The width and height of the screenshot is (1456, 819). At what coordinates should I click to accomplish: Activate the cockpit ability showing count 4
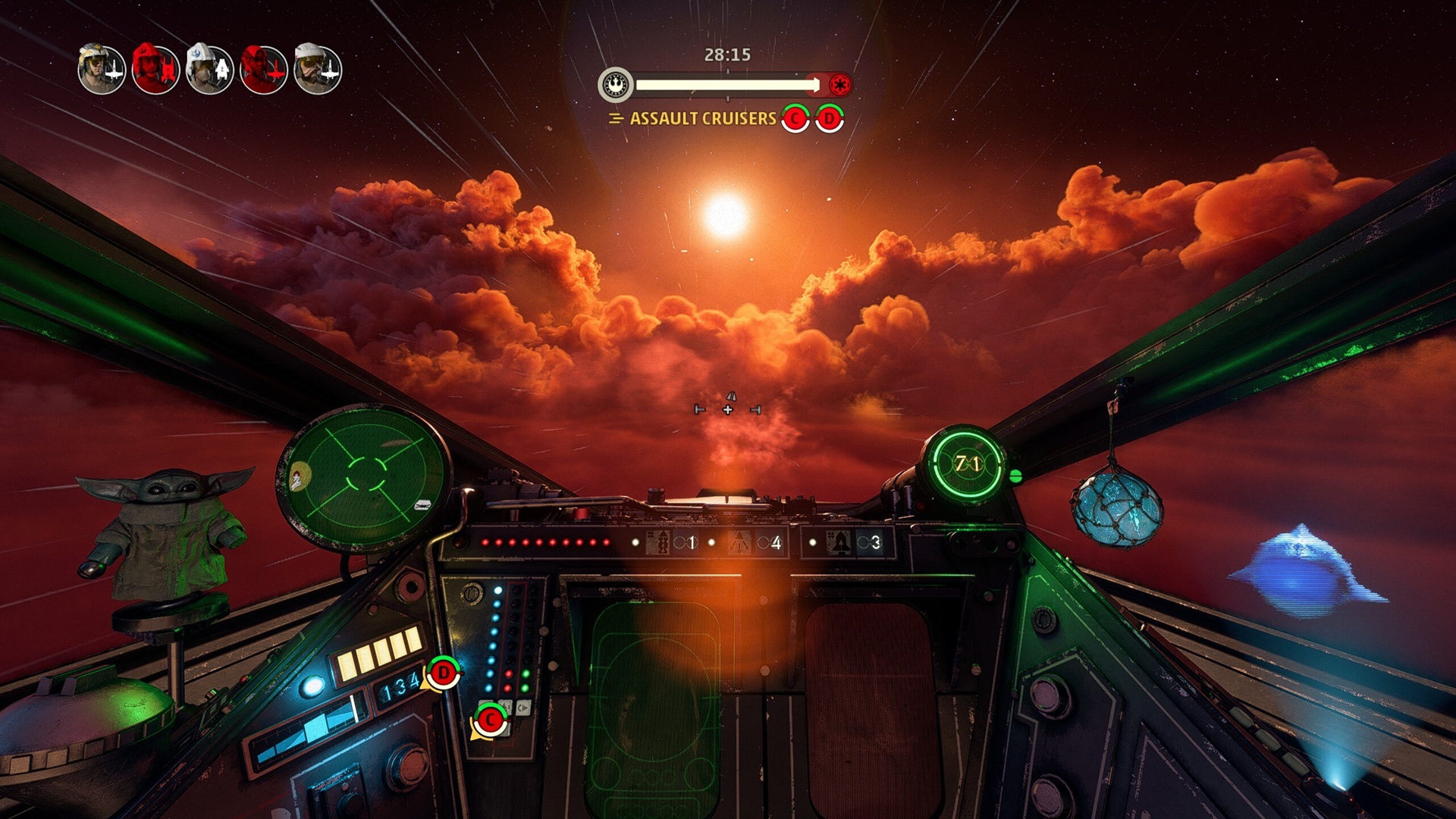tap(755, 543)
